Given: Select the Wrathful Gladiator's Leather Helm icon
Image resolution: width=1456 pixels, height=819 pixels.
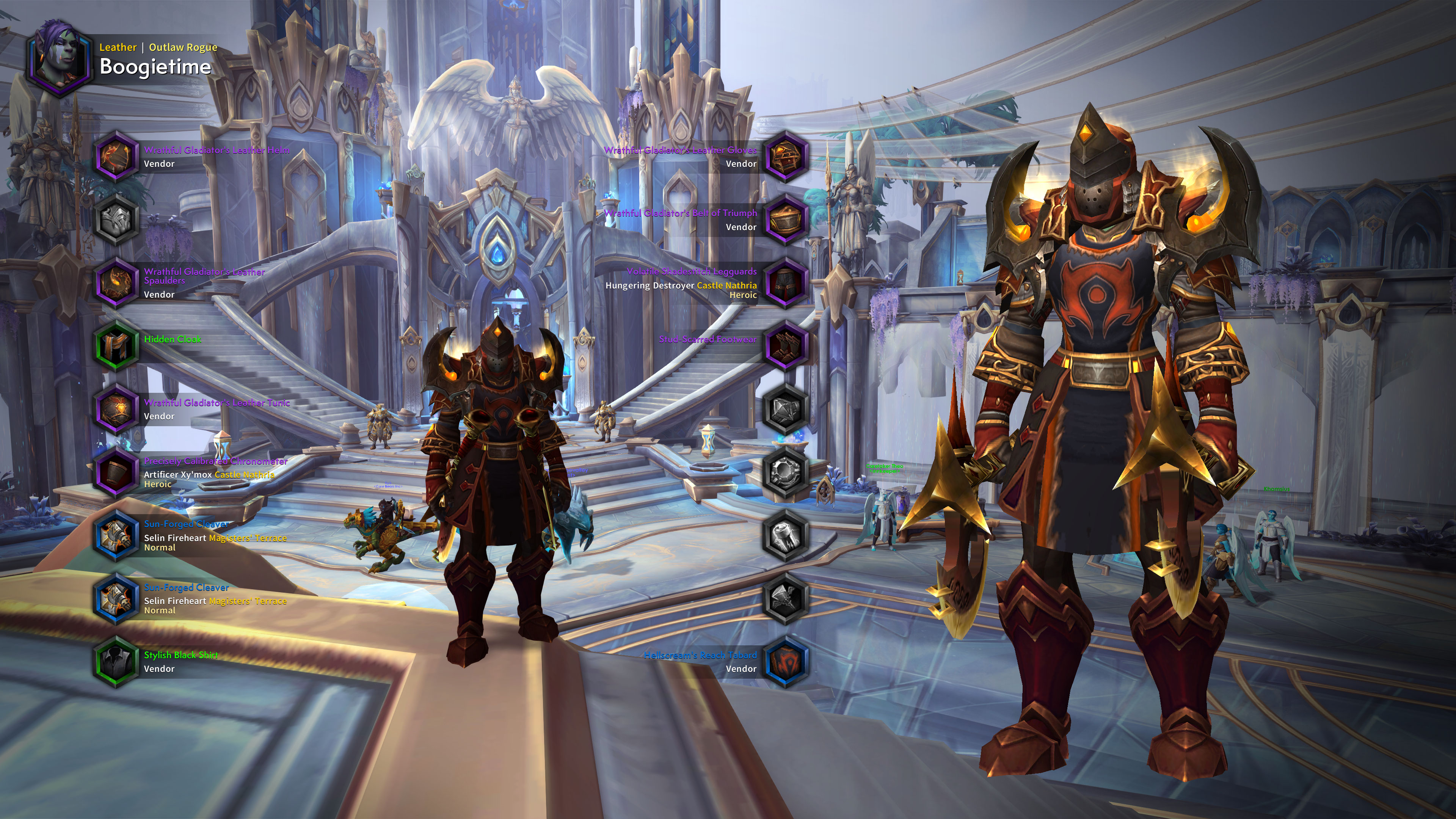Looking at the screenshot, I should coord(116,157).
